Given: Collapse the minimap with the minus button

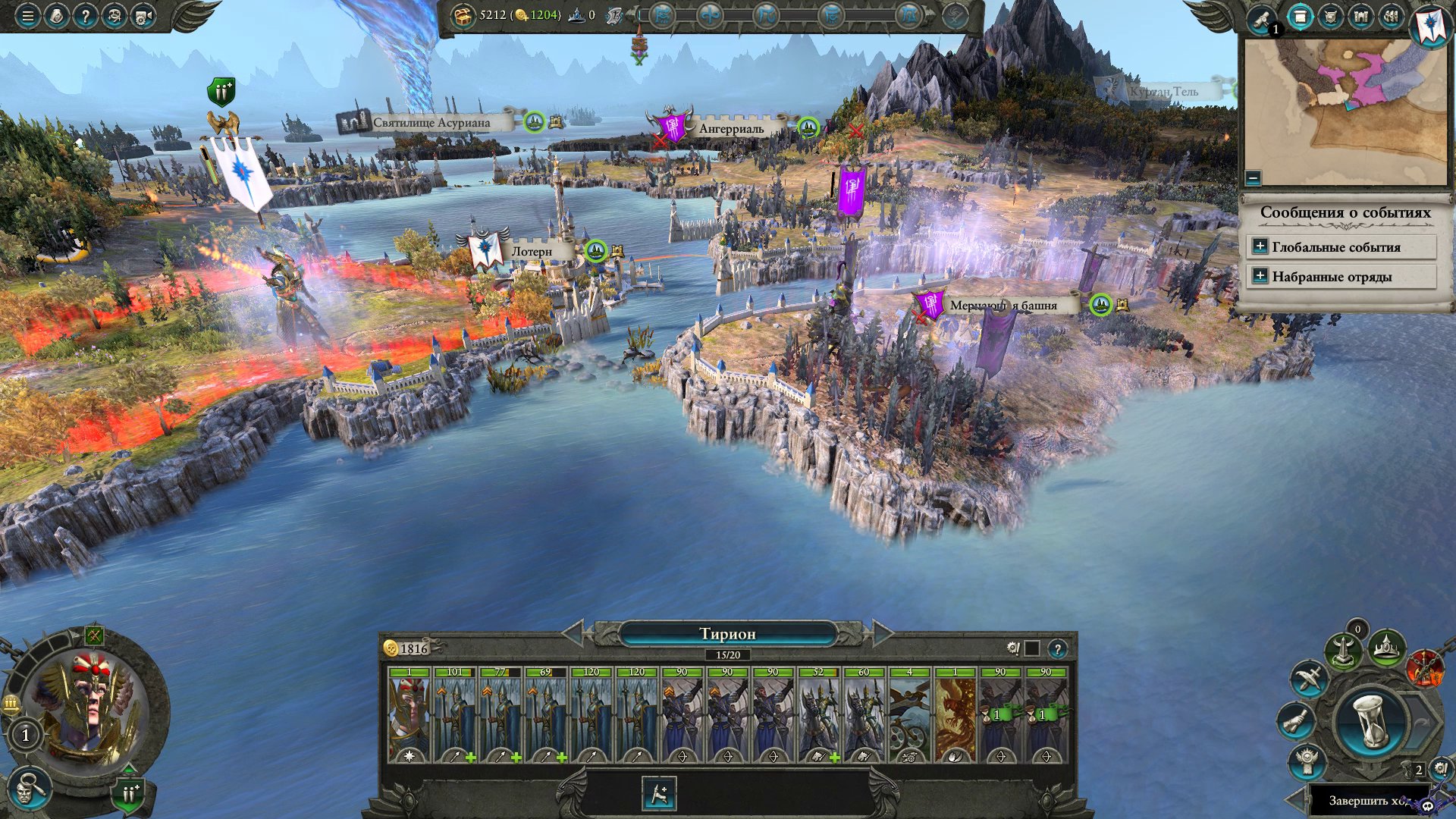Looking at the screenshot, I should [x=1253, y=178].
